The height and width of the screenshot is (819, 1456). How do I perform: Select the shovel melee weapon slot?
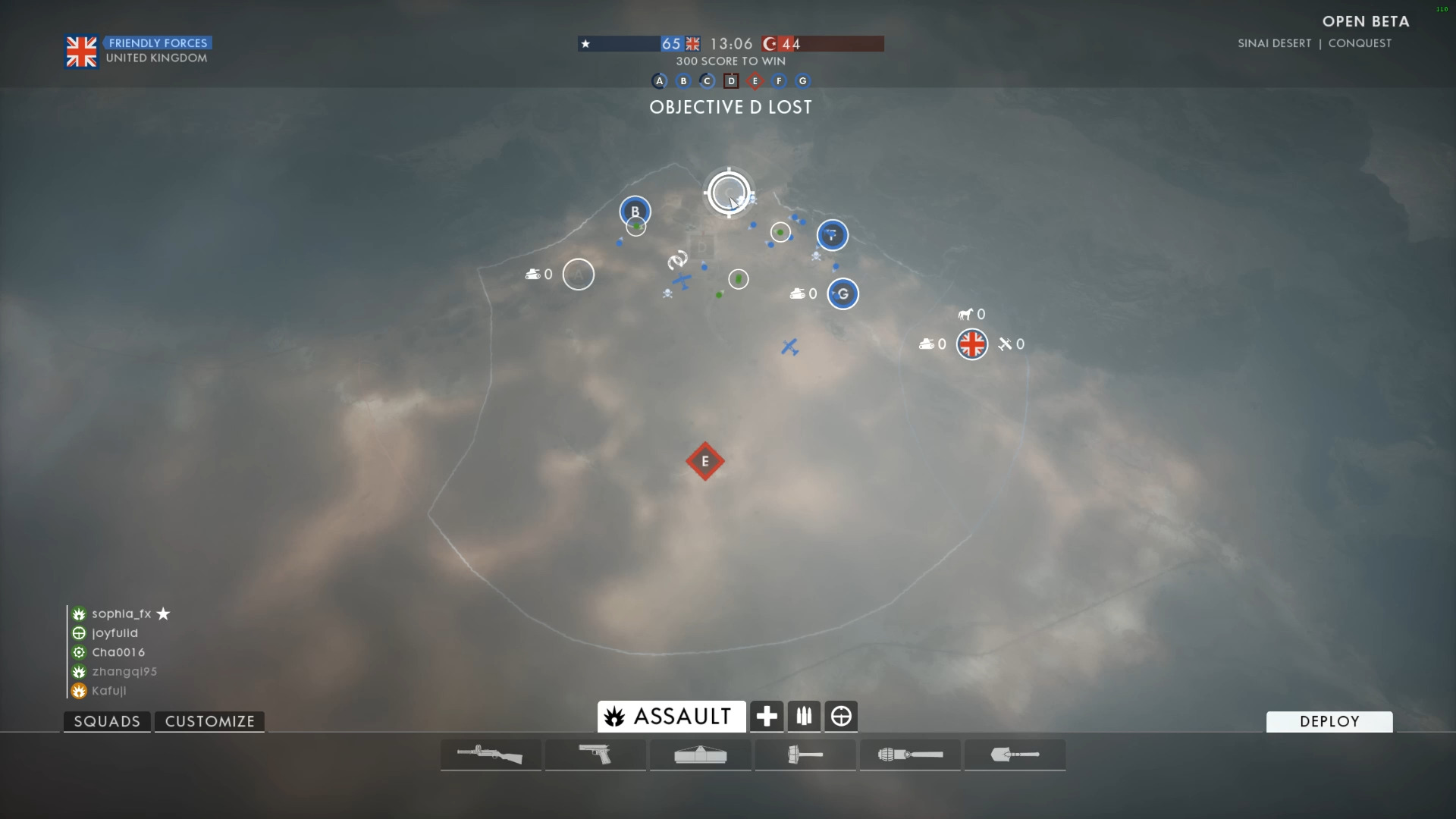point(1015,755)
